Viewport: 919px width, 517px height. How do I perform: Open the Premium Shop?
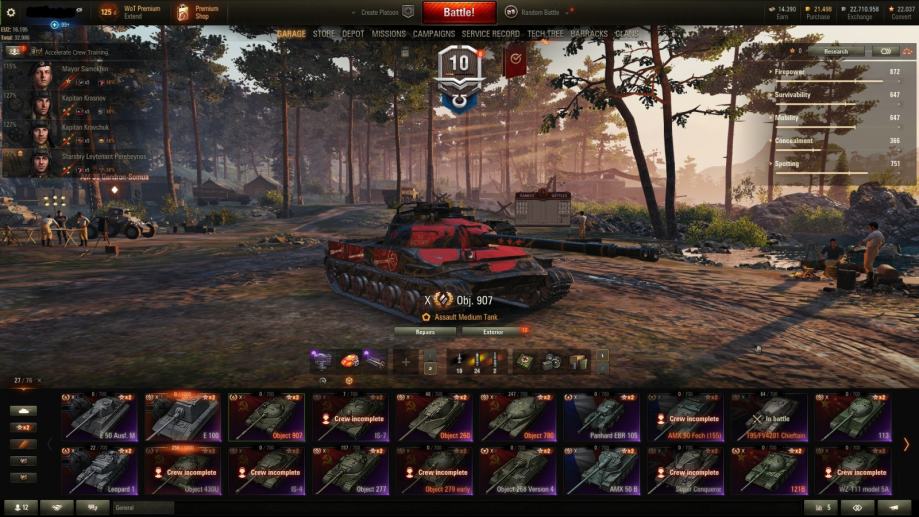tap(196, 13)
